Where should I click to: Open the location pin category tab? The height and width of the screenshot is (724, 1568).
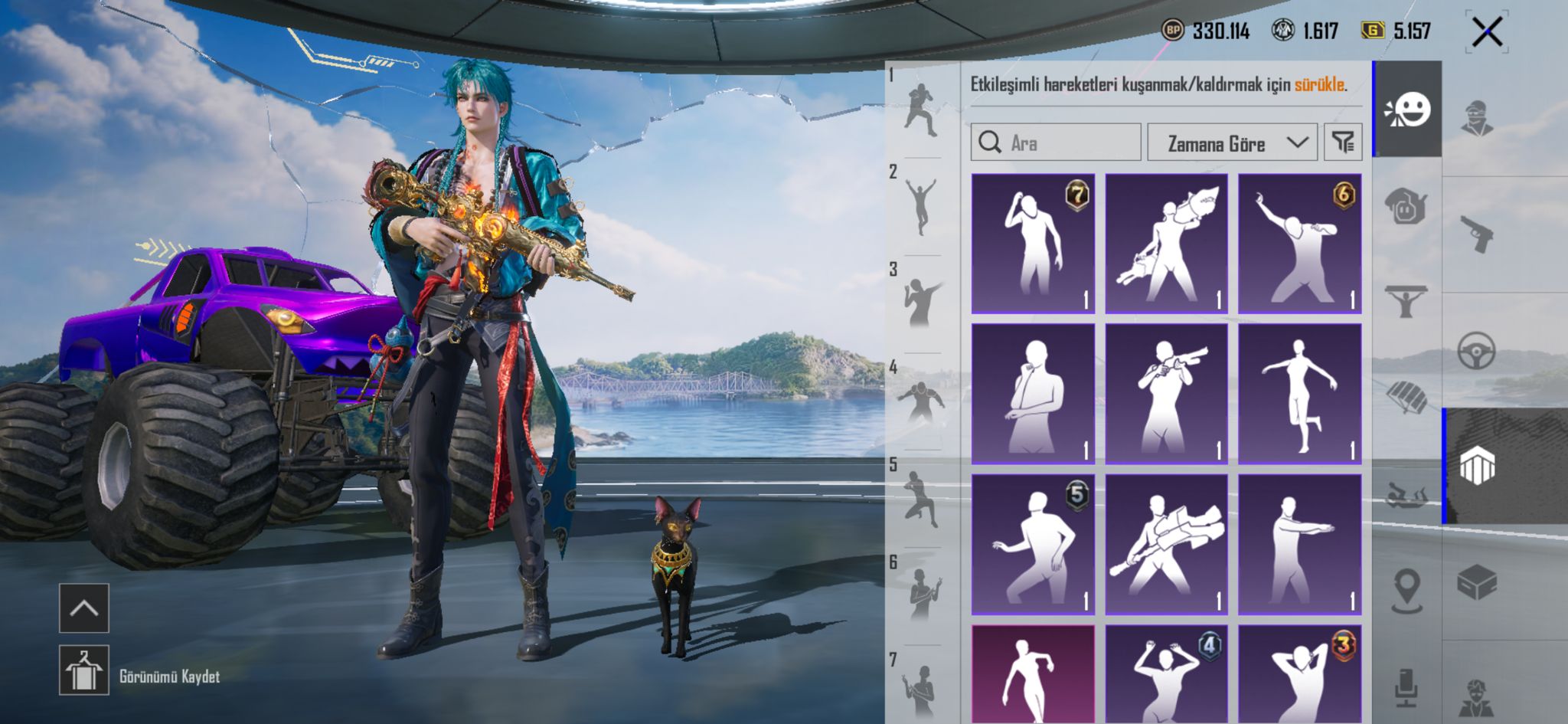click(1406, 590)
